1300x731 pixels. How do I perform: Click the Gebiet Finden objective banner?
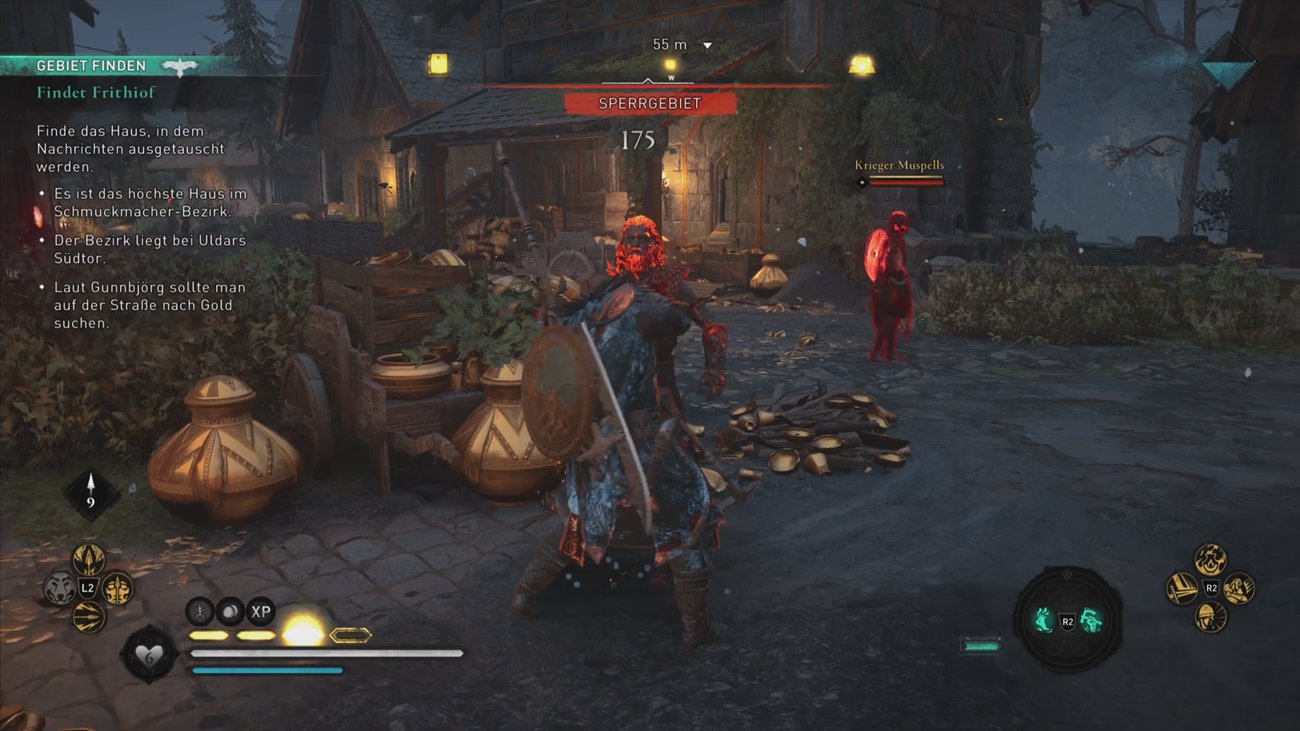(91, 66)
